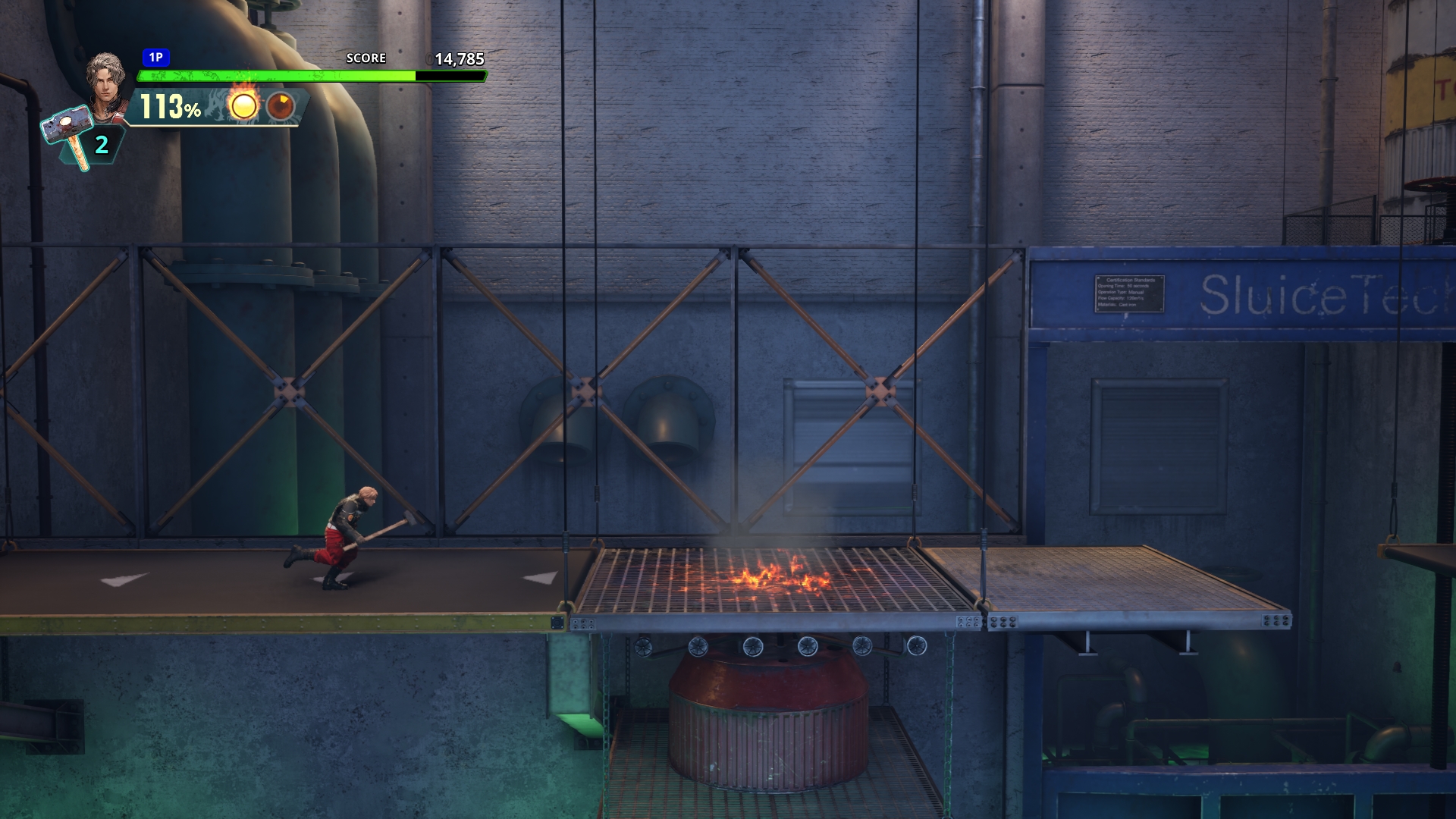Click the partially charged brown orb
The height and width of the screenshot is (819, 1456).
281,106
